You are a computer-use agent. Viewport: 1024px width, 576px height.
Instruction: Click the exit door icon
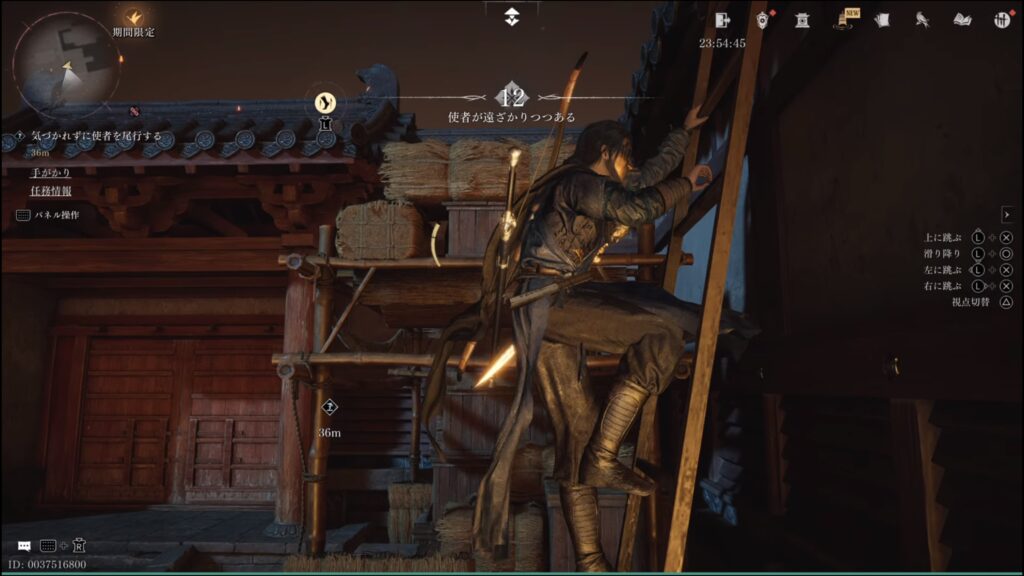[724, 19]
